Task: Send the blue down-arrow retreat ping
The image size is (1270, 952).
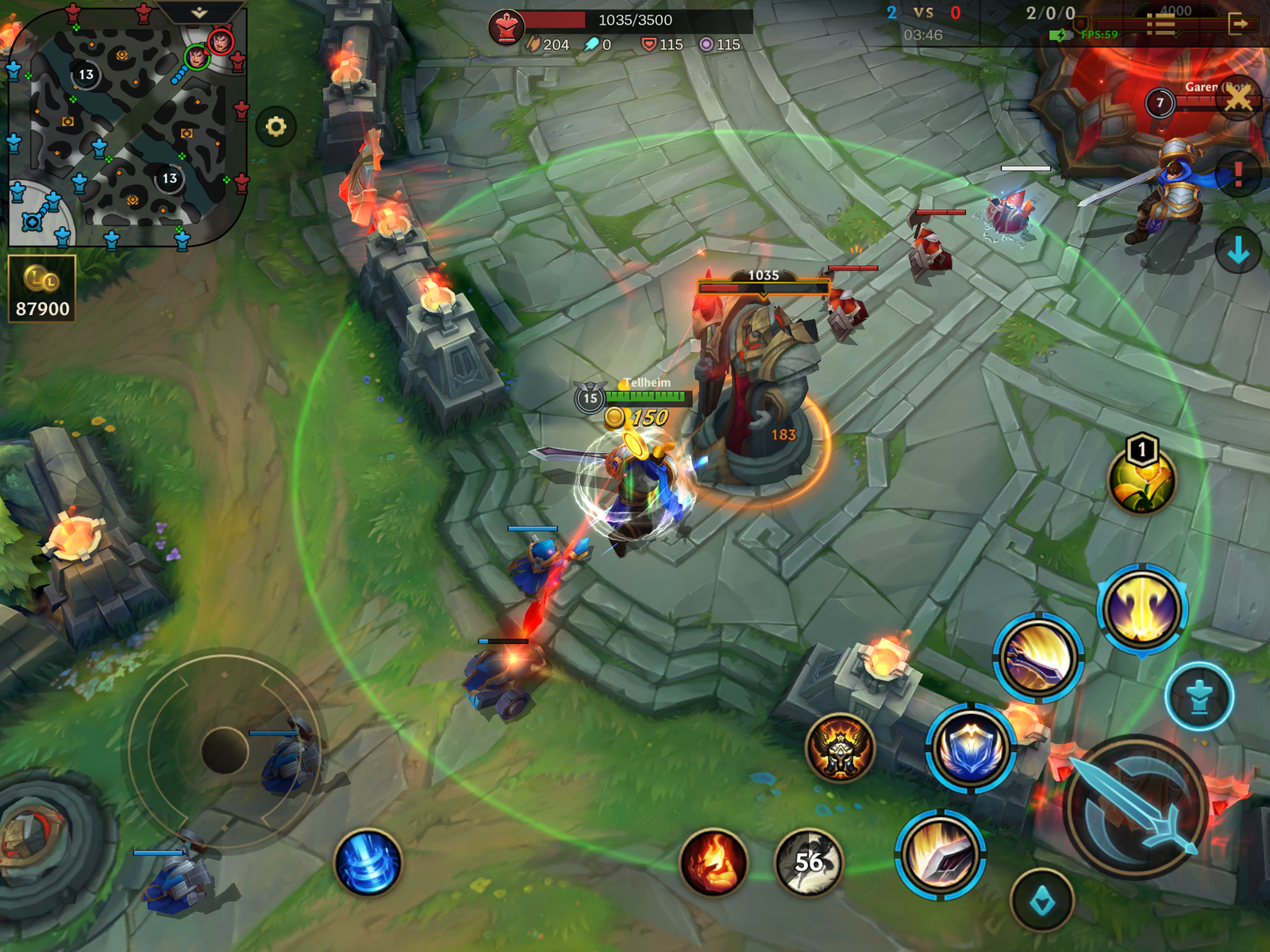Action: [x=1237, y=251]
